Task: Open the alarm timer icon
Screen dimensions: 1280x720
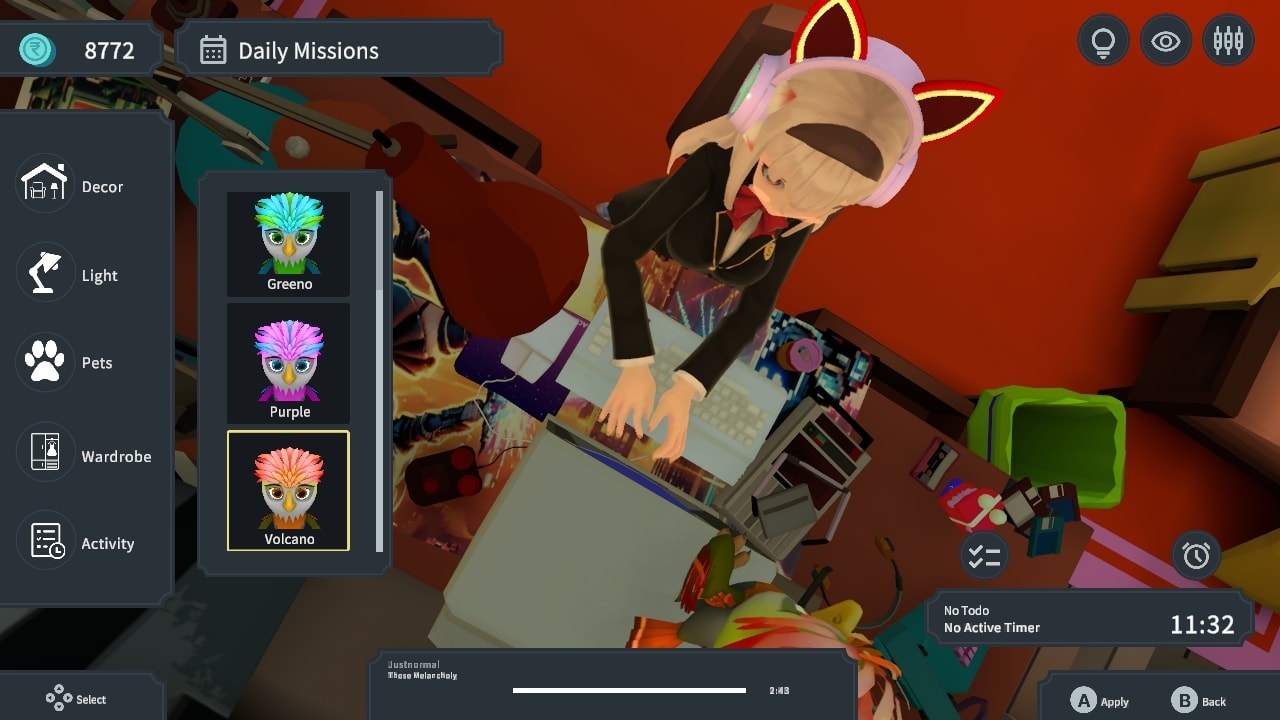Action: coord(1195,556)
